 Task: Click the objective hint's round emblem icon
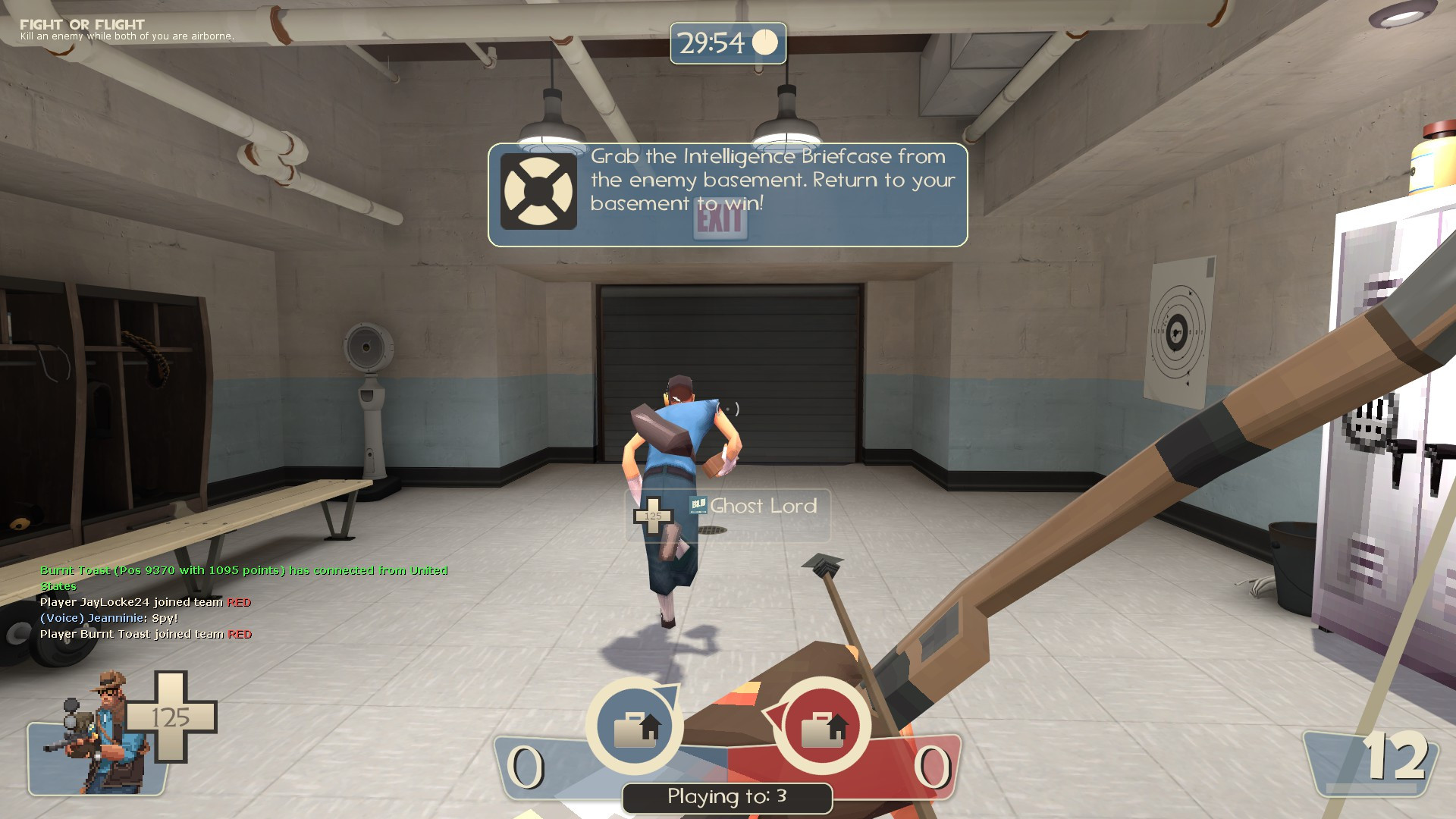point(539,192)
